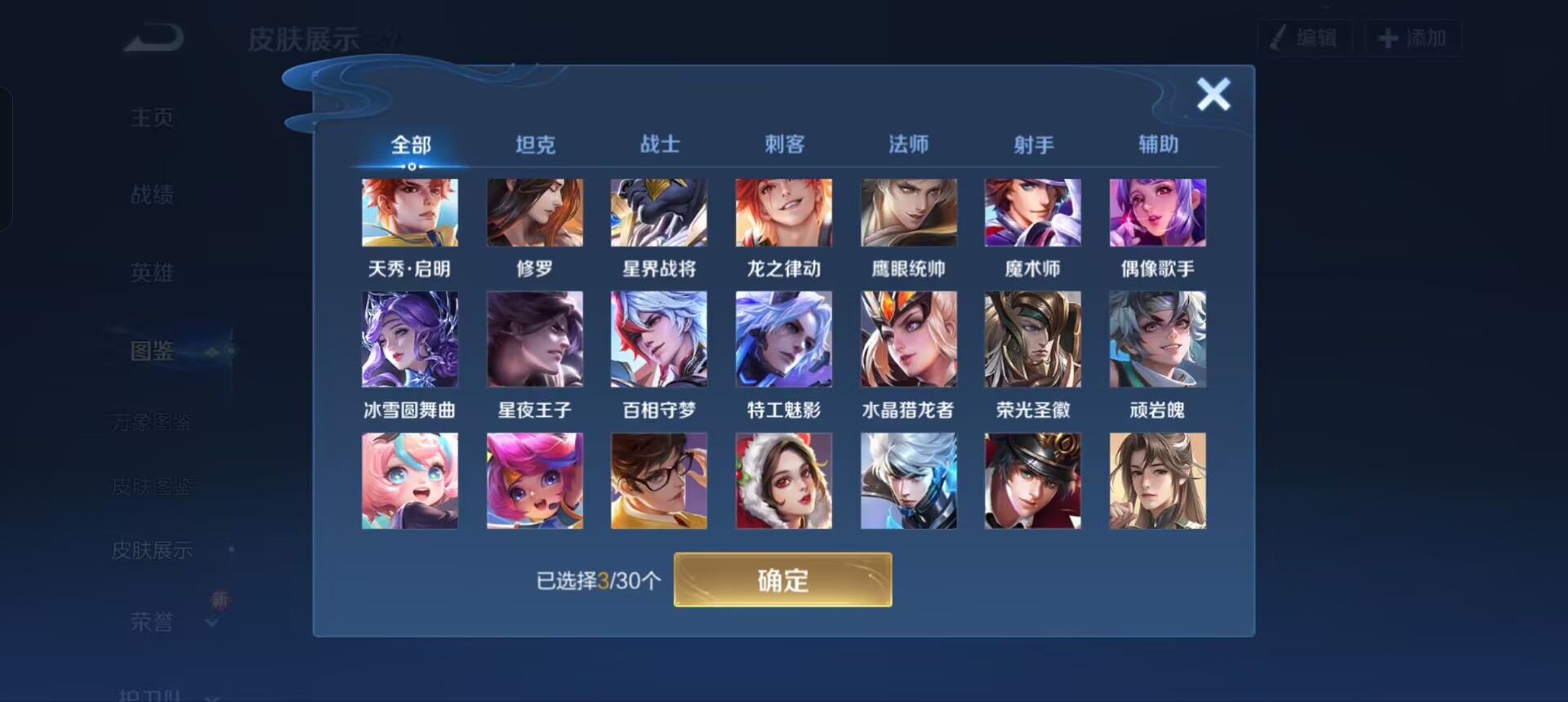Expand the 荣誉 sidebar section

click(151, 622)
